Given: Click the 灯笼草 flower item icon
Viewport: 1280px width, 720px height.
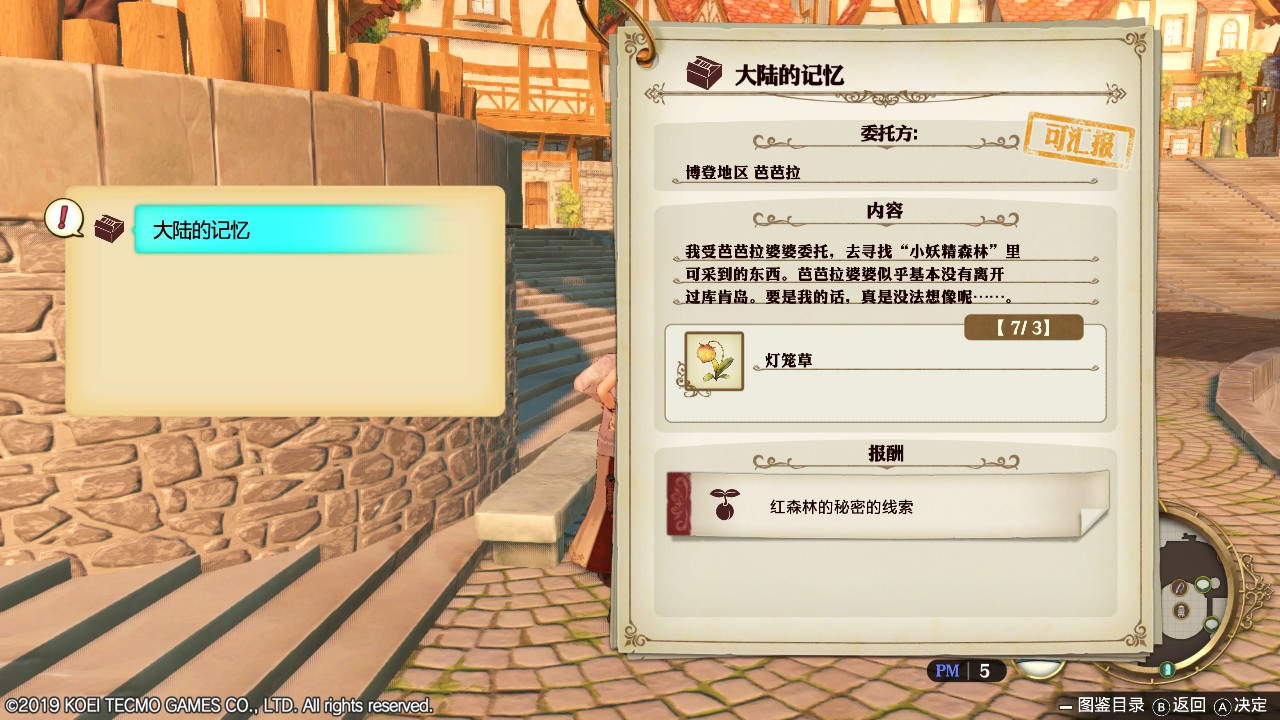Looking at the screenshot, I should tap(714, 360).
